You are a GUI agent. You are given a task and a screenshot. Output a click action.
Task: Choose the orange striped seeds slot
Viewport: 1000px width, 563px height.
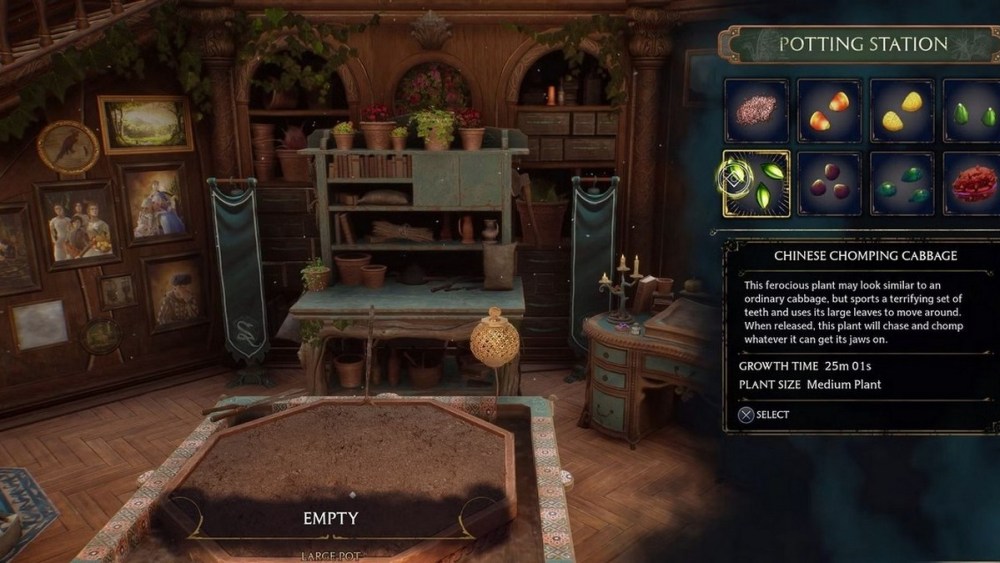[830, 111]
